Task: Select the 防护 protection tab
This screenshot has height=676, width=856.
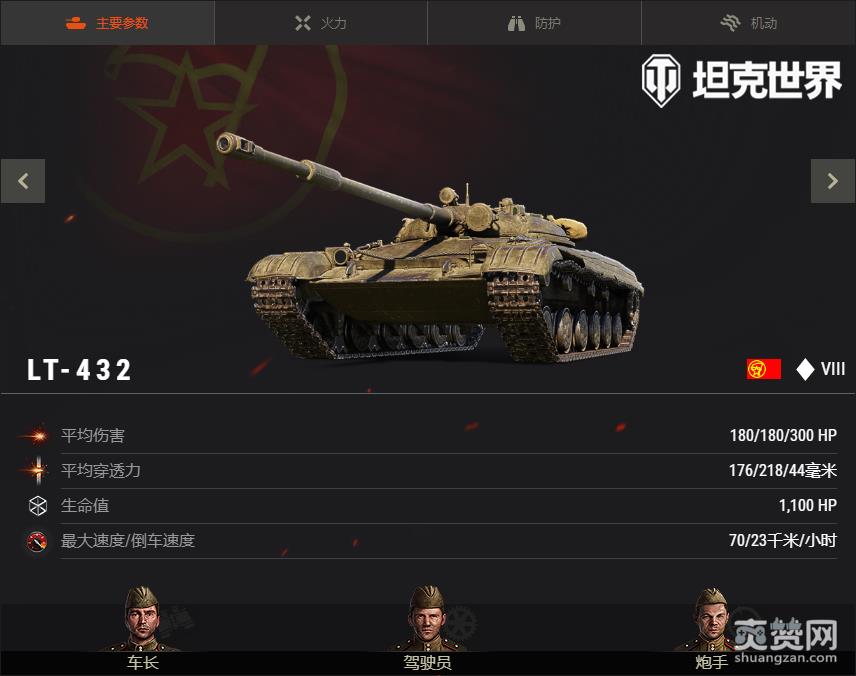Action: (534, 23)
